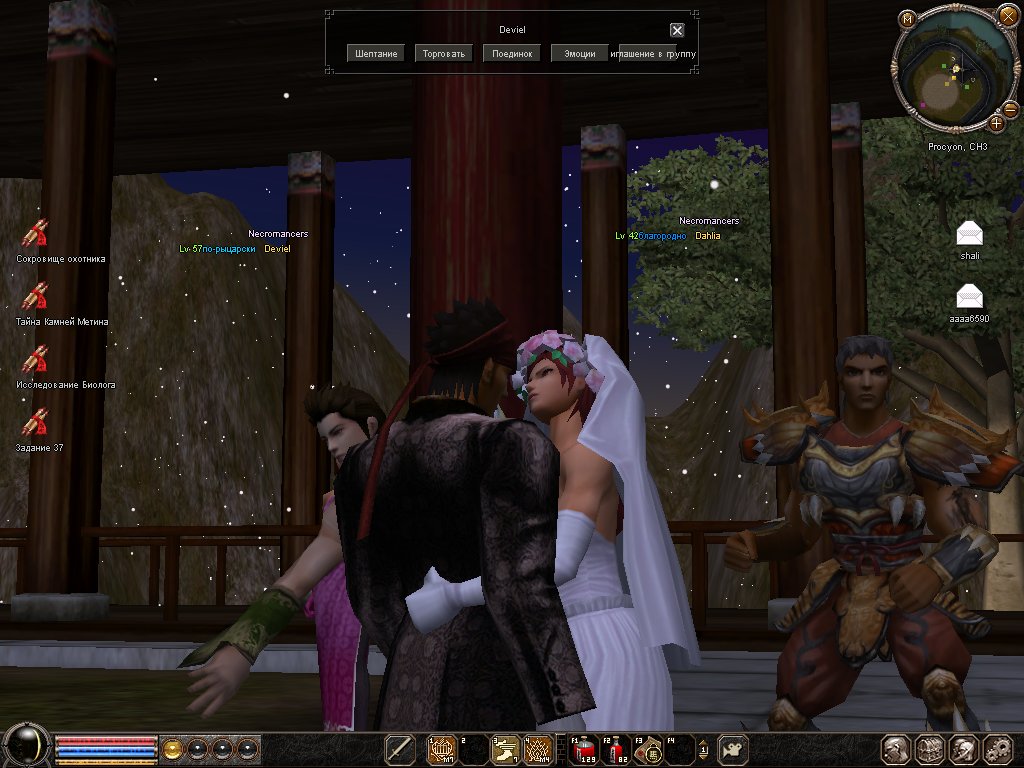The width and height of the screenshot is (1024, 768).
Task: Close the Deviel interaction panel
Action: pos(677,30)
